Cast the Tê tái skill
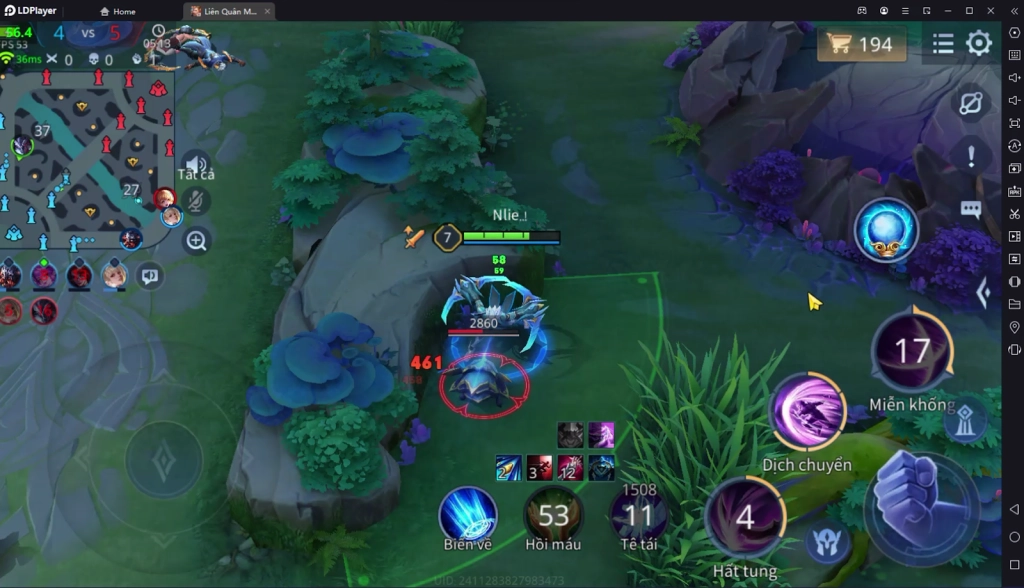This screenshot has width=1024, height=588. click(638, 515)
